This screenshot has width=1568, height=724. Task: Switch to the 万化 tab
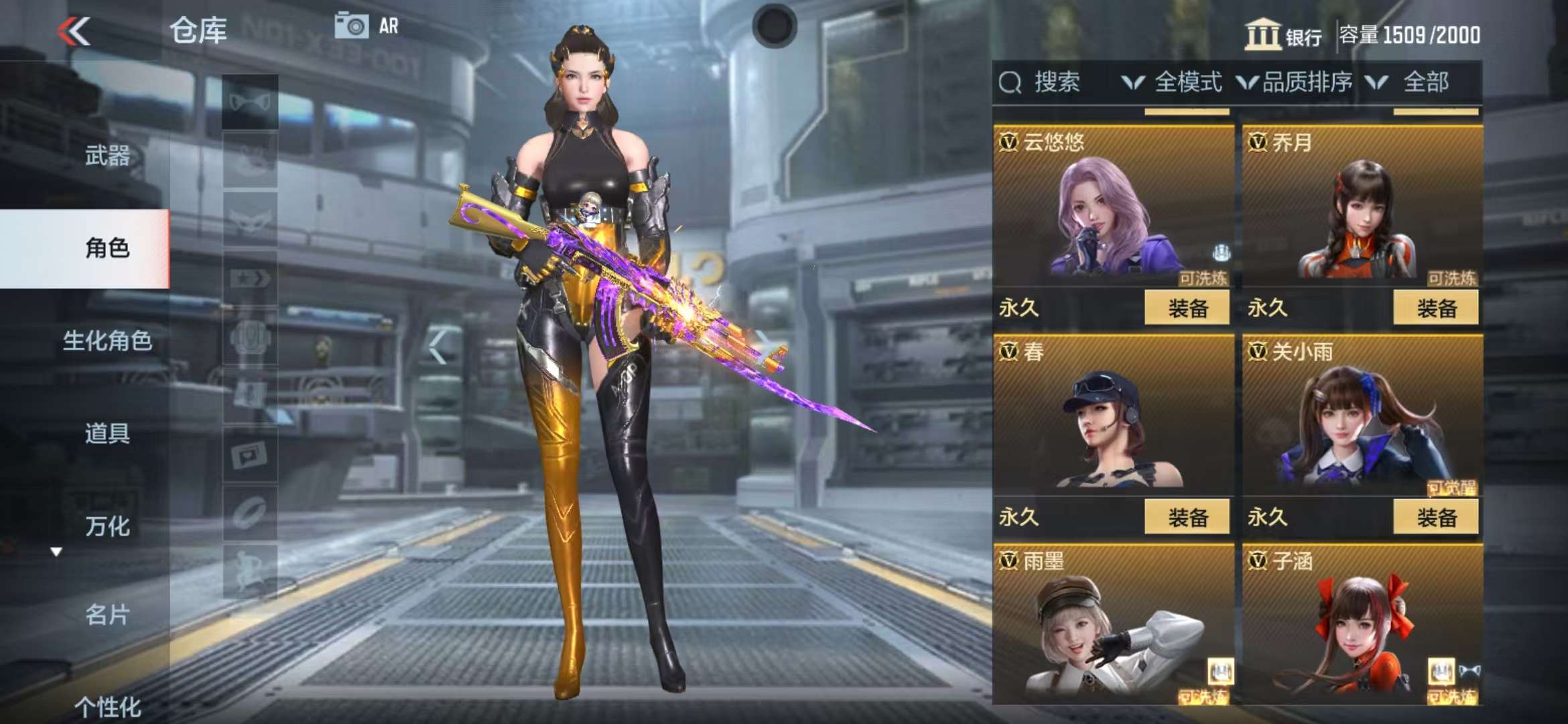pyautogui.click(x=107, y=526)
